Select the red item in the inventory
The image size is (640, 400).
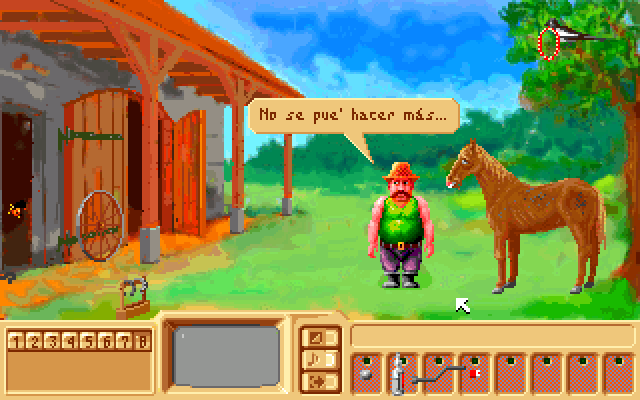point(475,373)
